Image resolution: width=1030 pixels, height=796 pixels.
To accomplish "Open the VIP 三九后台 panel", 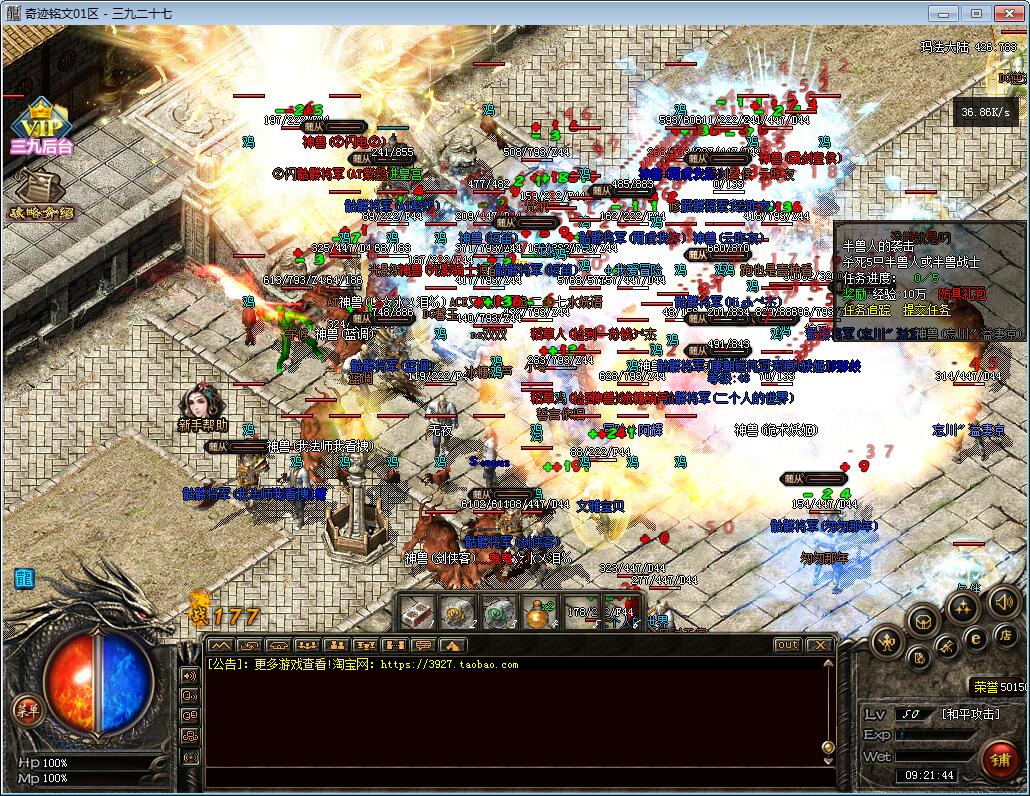I will (41, 127).
